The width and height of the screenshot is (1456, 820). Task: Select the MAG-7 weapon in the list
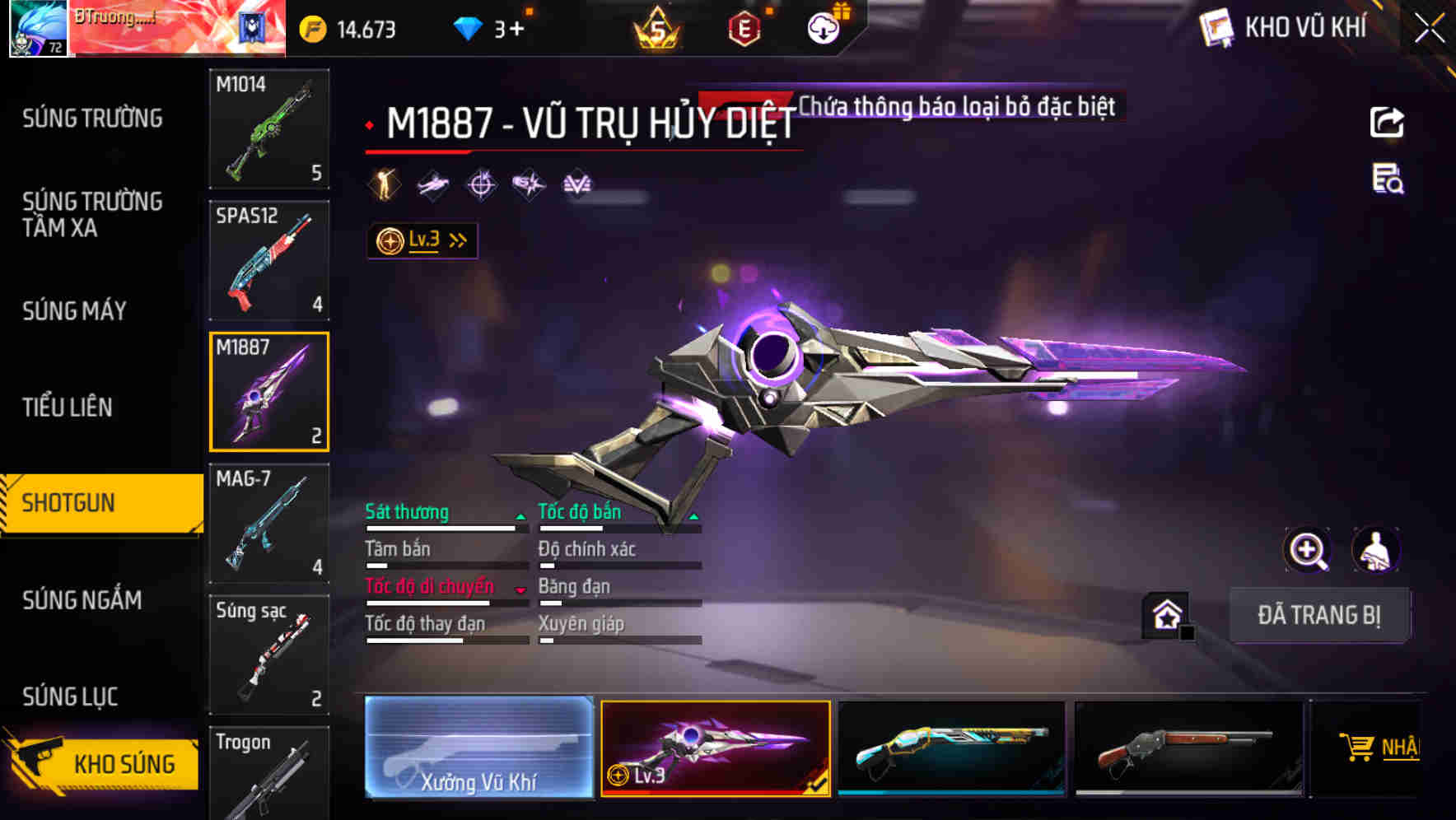click(x=269, y=524)
